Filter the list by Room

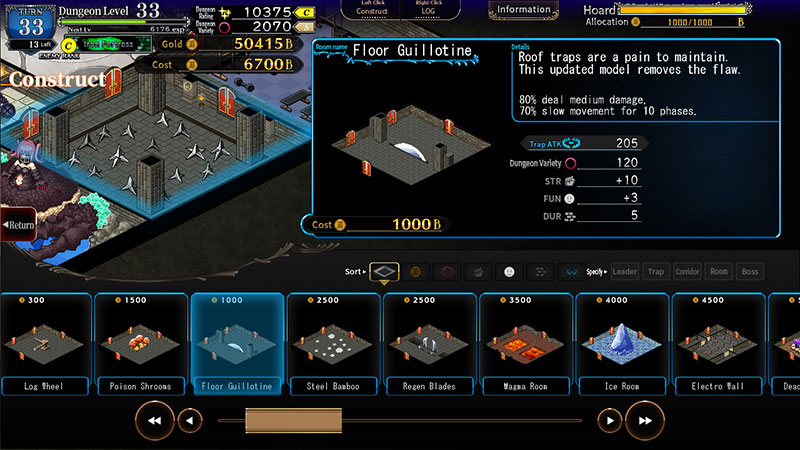pyautogui.click(x=719, y=271)
